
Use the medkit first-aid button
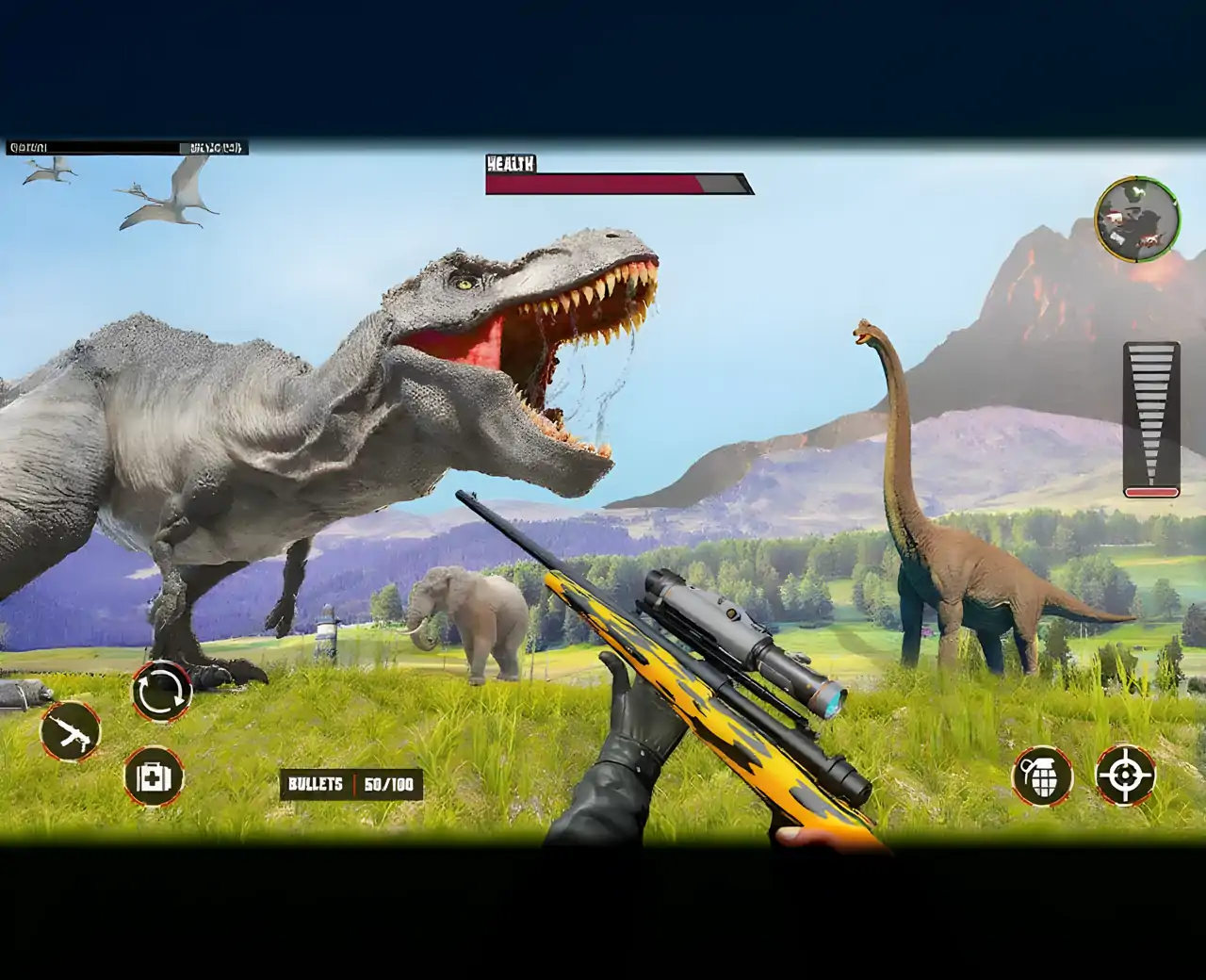pyautogui.click(x=154, y=777)
